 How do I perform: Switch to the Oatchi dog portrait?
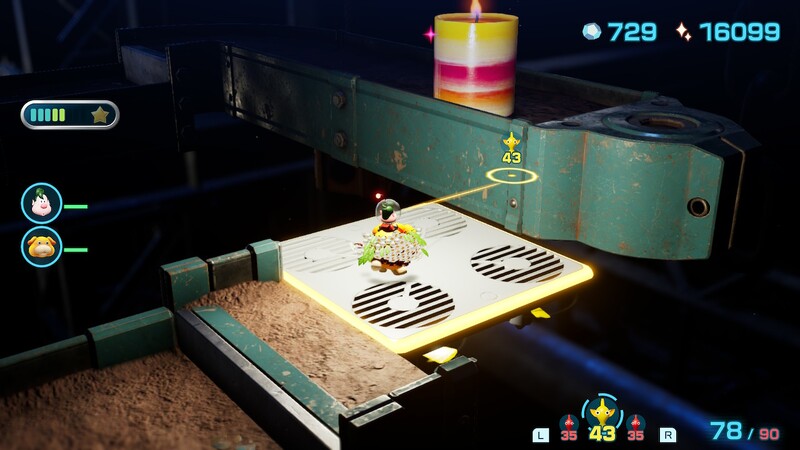tap(42, 246)
